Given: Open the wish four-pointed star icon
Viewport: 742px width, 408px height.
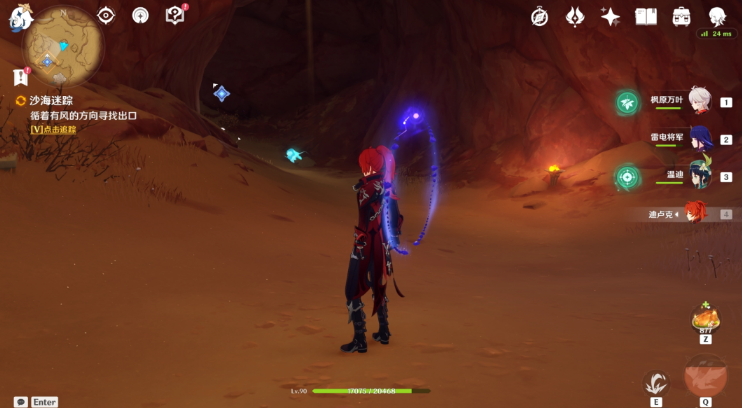Looking at the screenshot, I should click(x=610, y=16).
